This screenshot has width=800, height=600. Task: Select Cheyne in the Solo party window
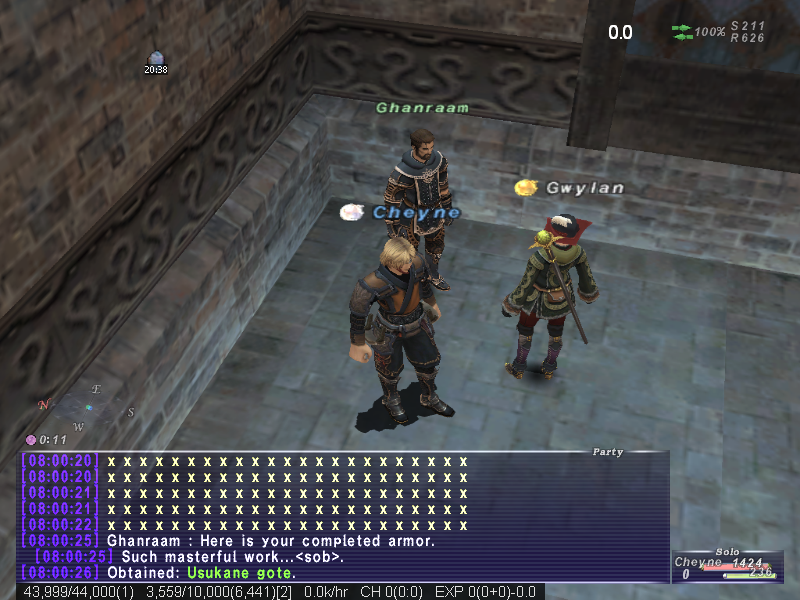[697, 563]
